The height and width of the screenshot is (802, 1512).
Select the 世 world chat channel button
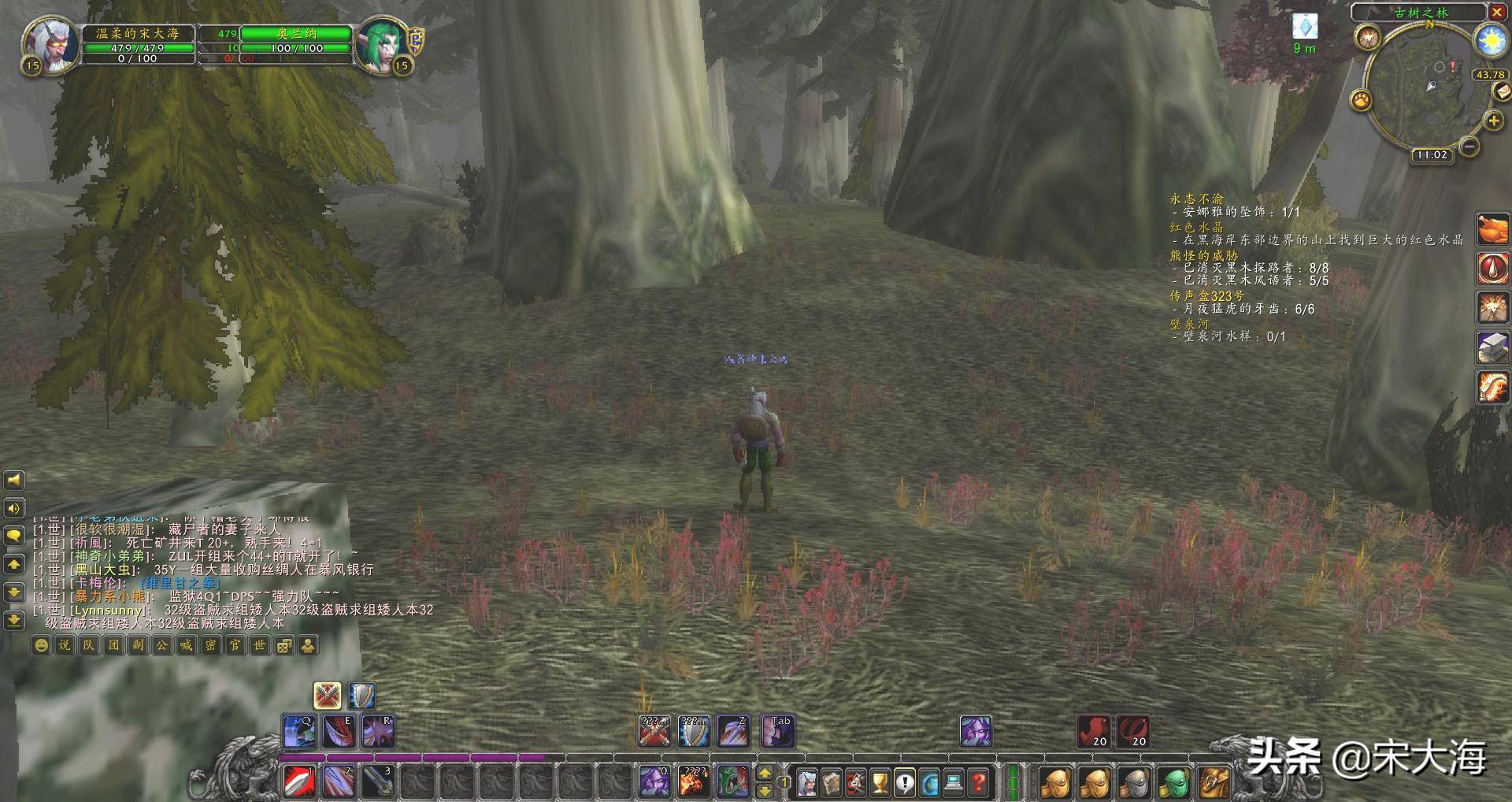coord(260,645)
